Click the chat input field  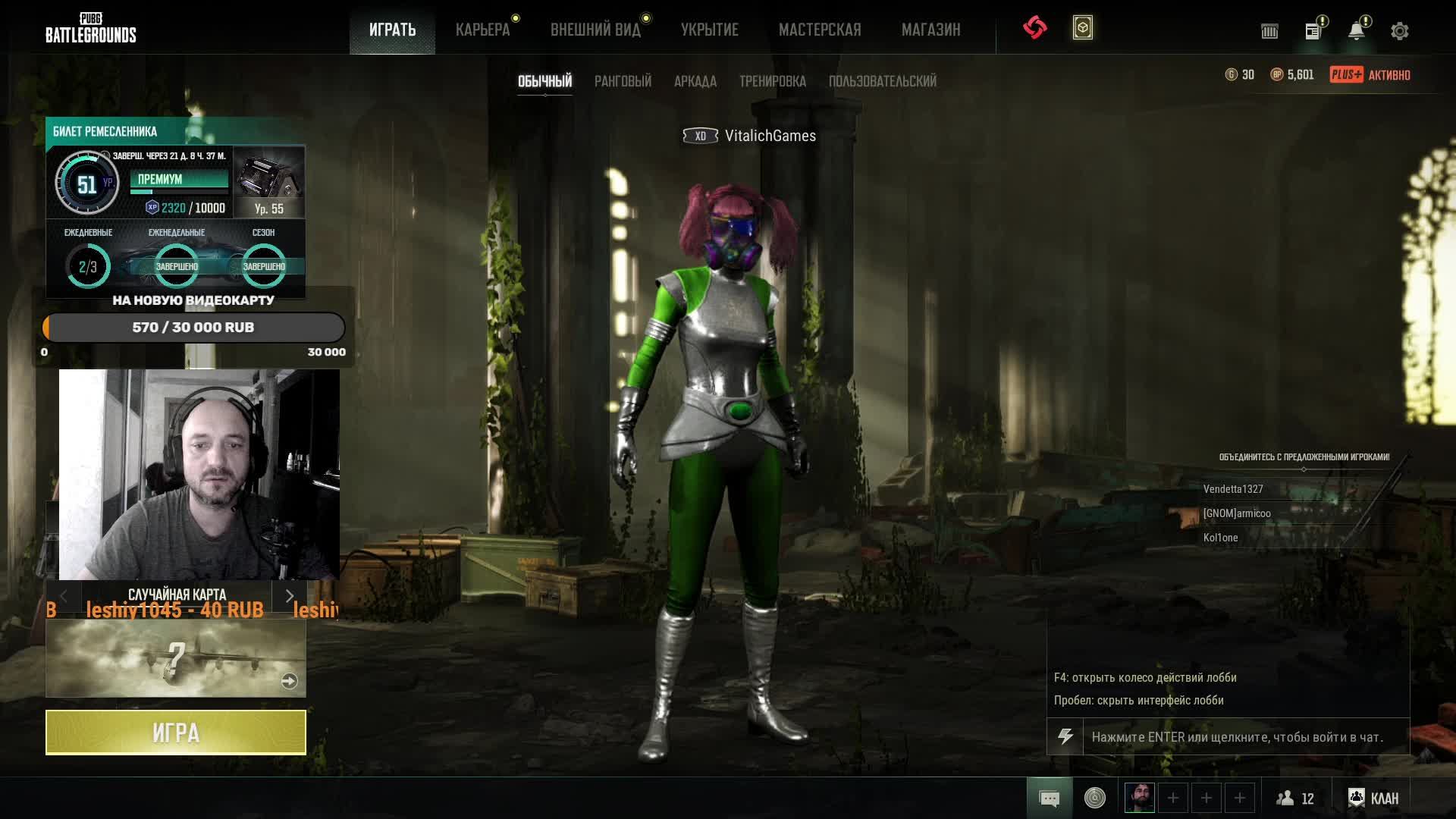tap(1244, 737)
